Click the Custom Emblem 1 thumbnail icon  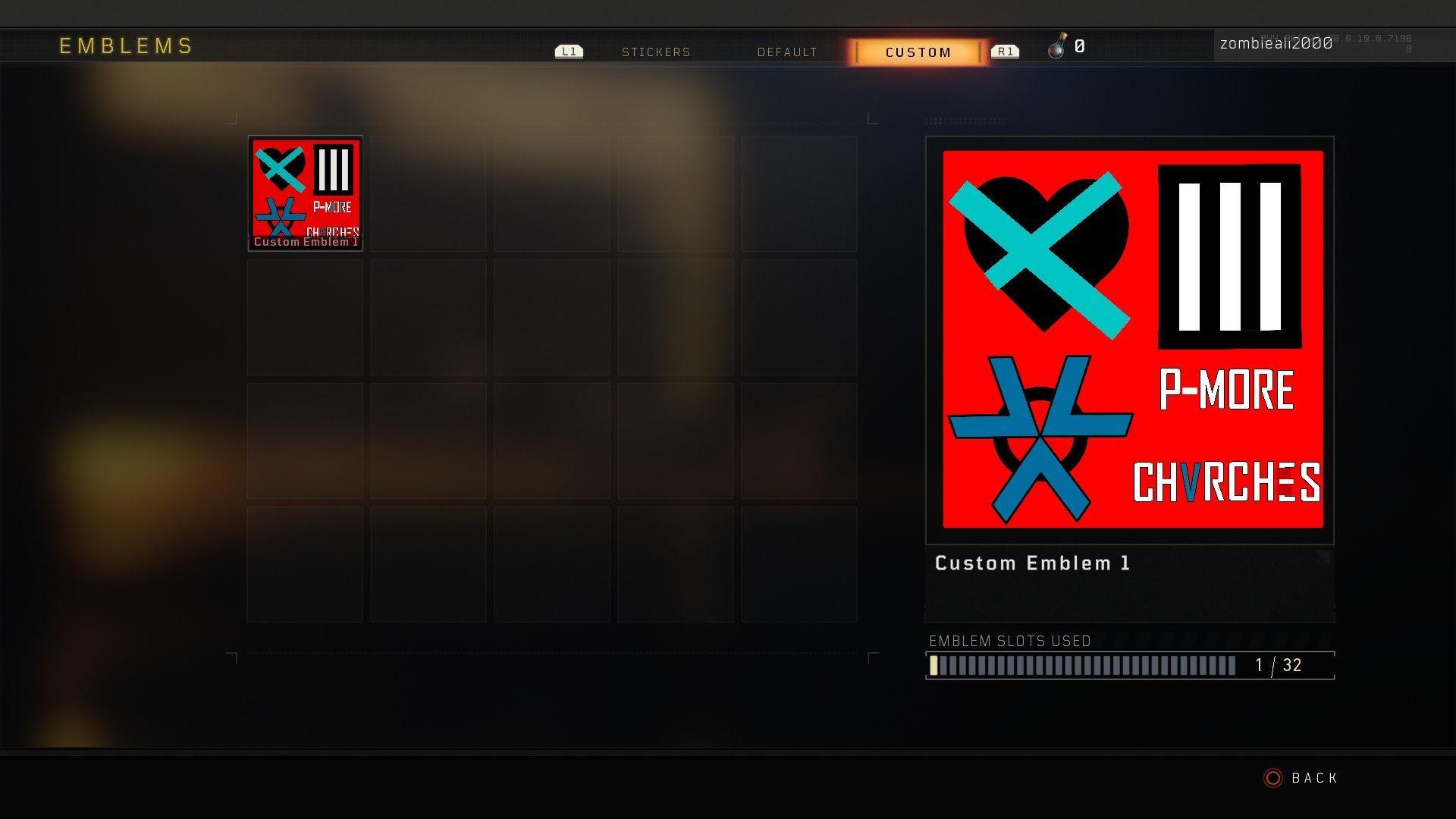click(x=305, y=187)
